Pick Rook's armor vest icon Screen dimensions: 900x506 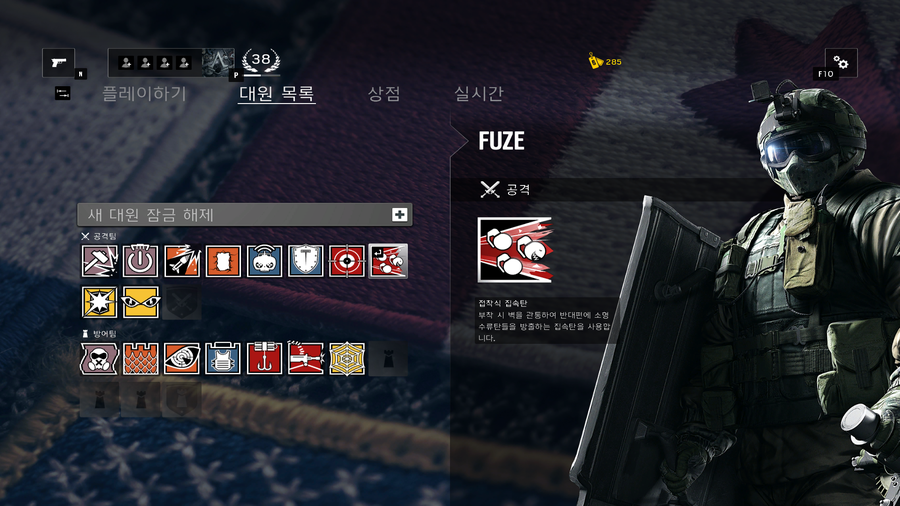[x=223, y=358]
